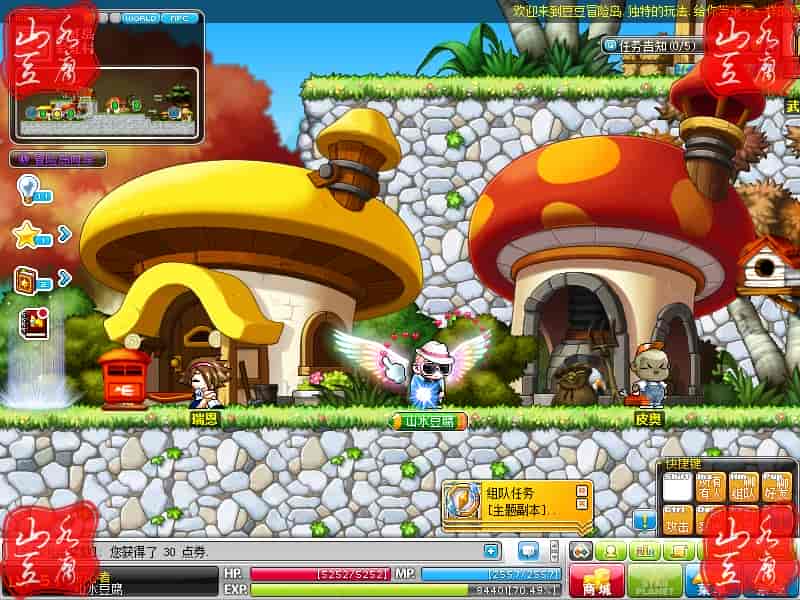Open the lightbulb hint icon
The image size is (800, 600).
click(28, 188)
